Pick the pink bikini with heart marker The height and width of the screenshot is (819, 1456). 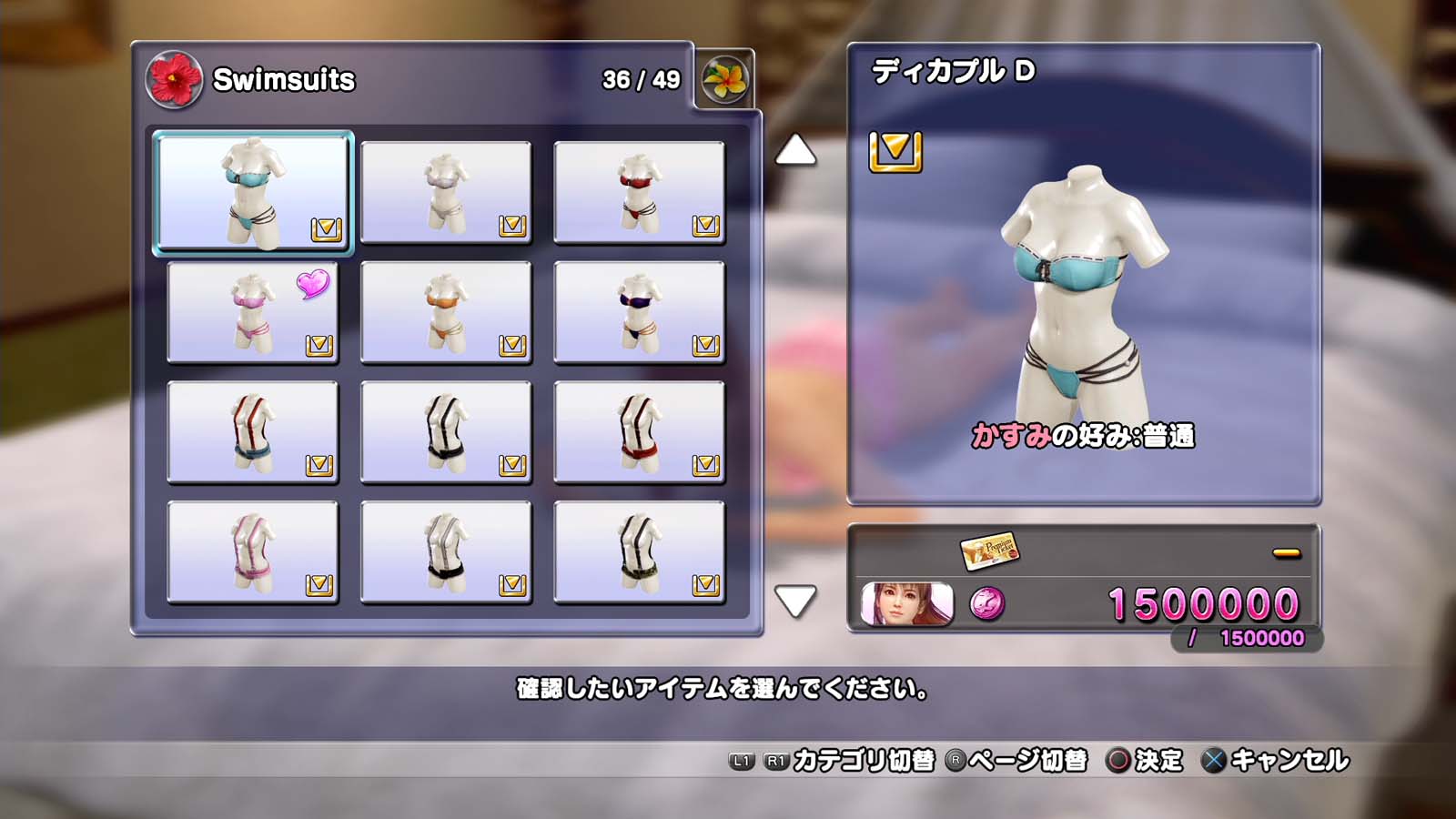(253, 312)
